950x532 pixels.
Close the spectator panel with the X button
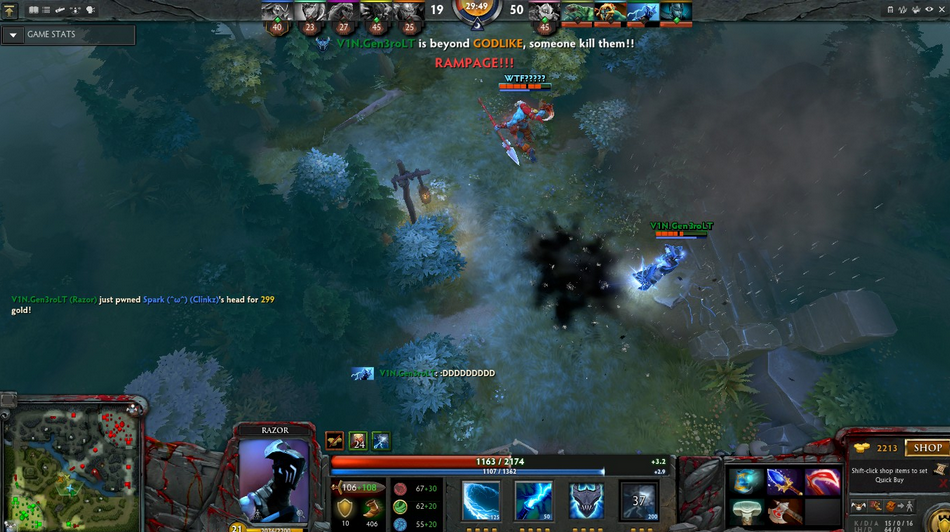939,10
